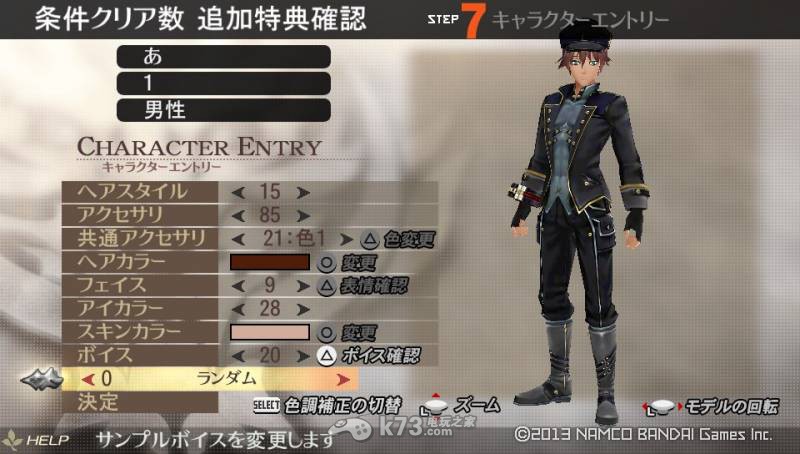Viewport: 800px width, 454px height.
Task: Click the red right arrow on ランダム row
Action: [x=344, y=379]
